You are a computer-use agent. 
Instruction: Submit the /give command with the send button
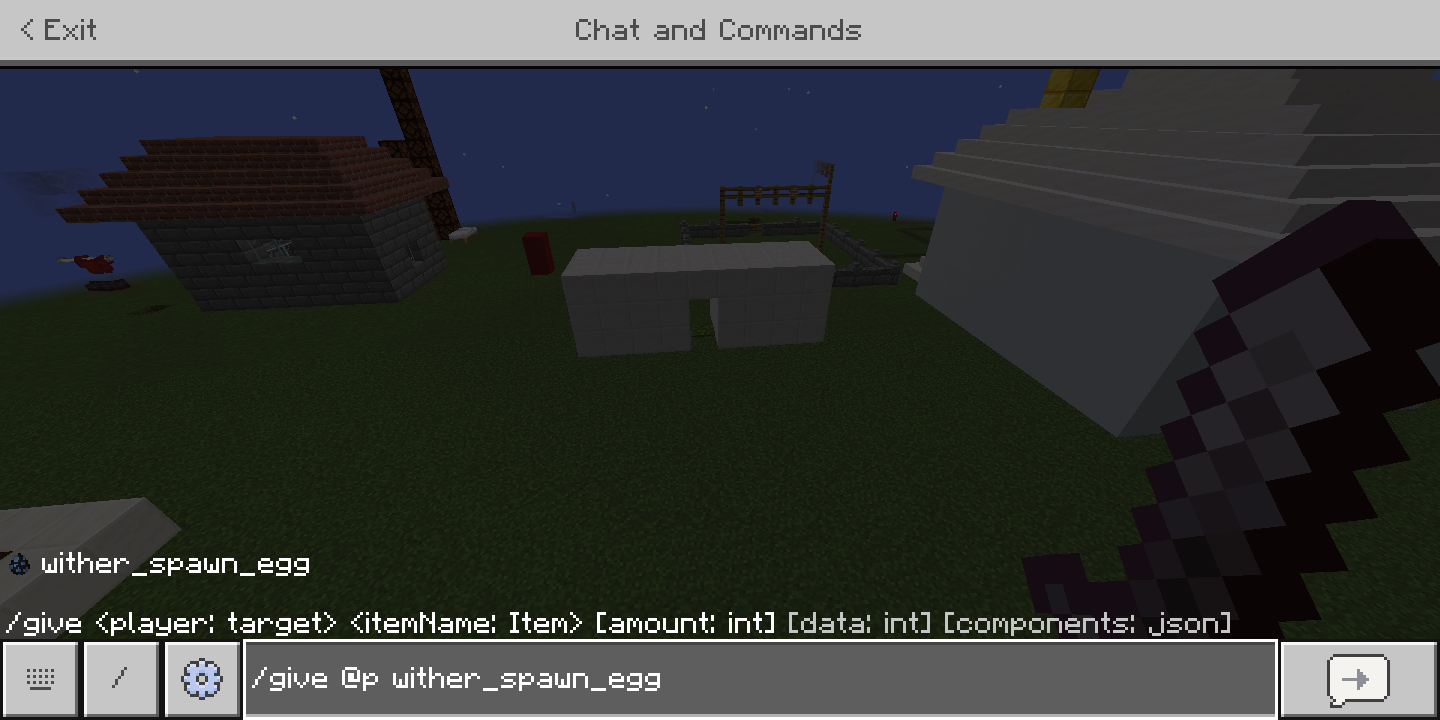(1357, 678)
